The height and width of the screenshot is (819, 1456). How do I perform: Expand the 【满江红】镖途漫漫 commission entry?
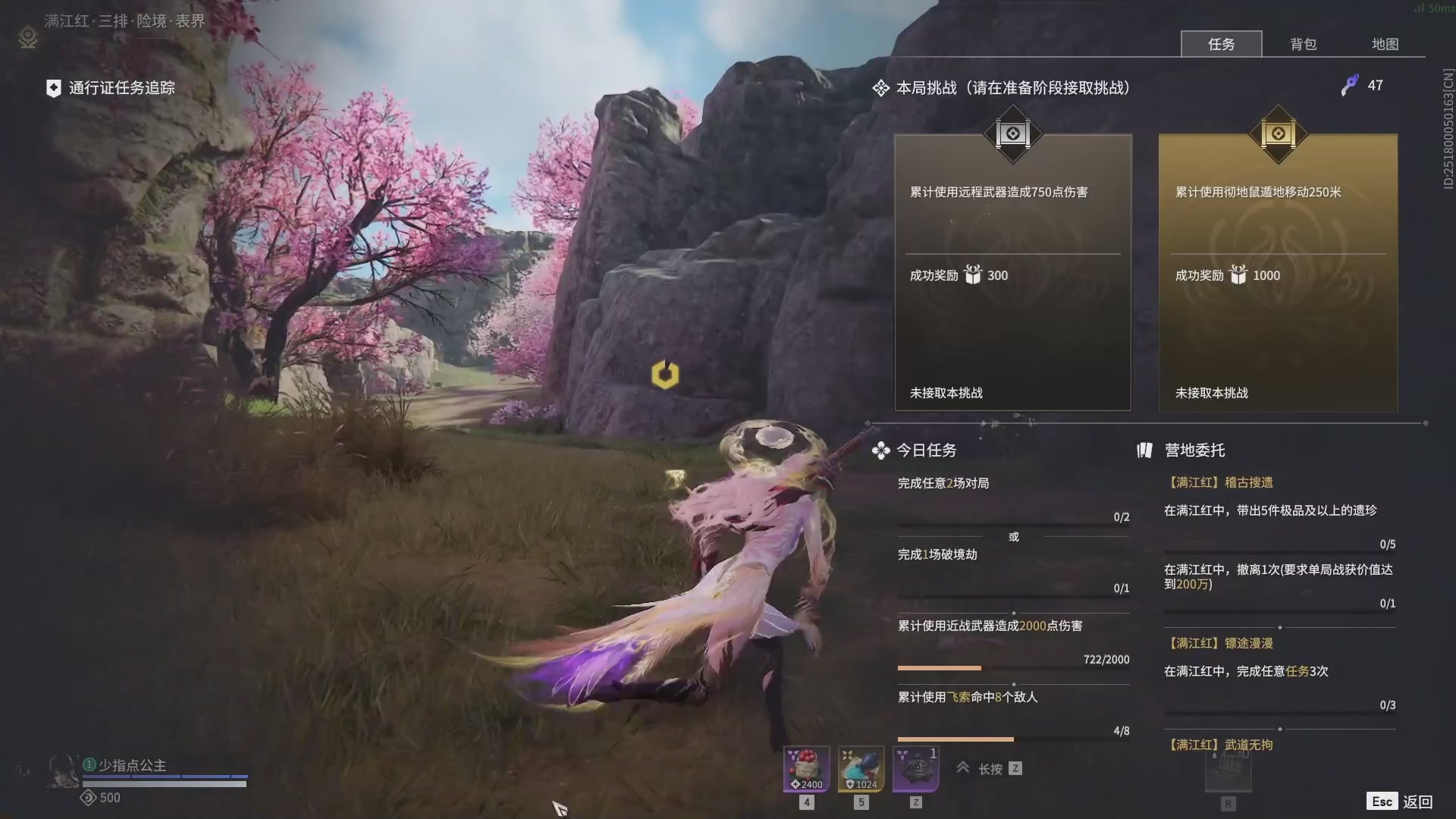tap(1221, 642)
